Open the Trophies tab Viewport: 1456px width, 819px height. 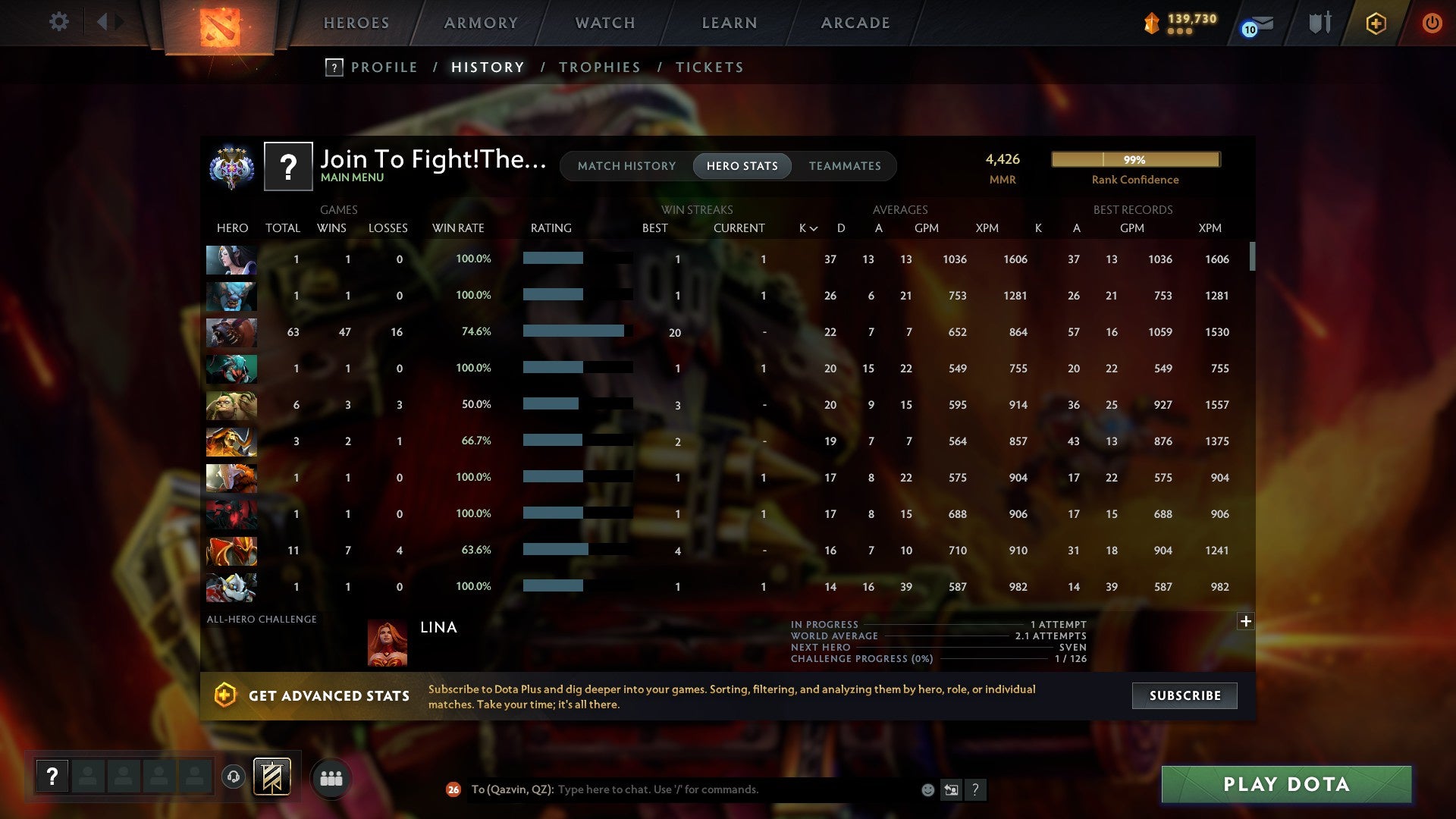pyautogui.click(x=599, y=67)
